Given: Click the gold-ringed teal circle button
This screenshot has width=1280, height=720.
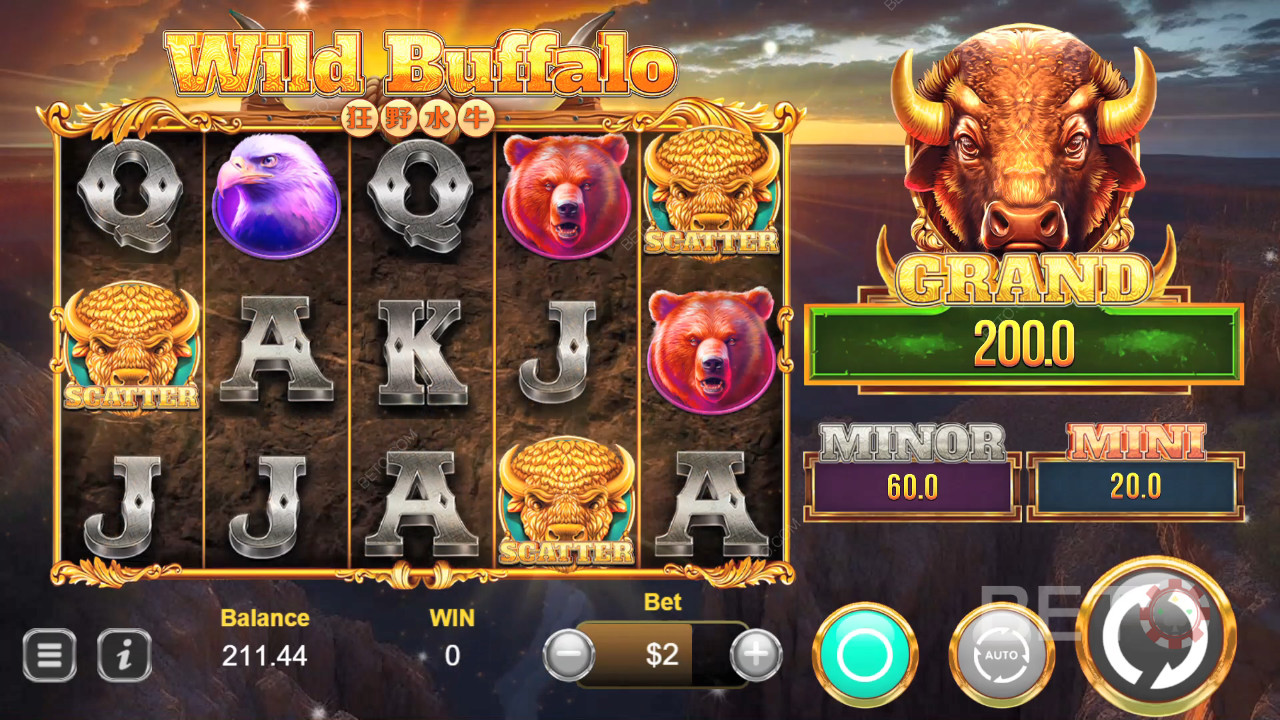Looking at the screenshot, I should [865, 655].
